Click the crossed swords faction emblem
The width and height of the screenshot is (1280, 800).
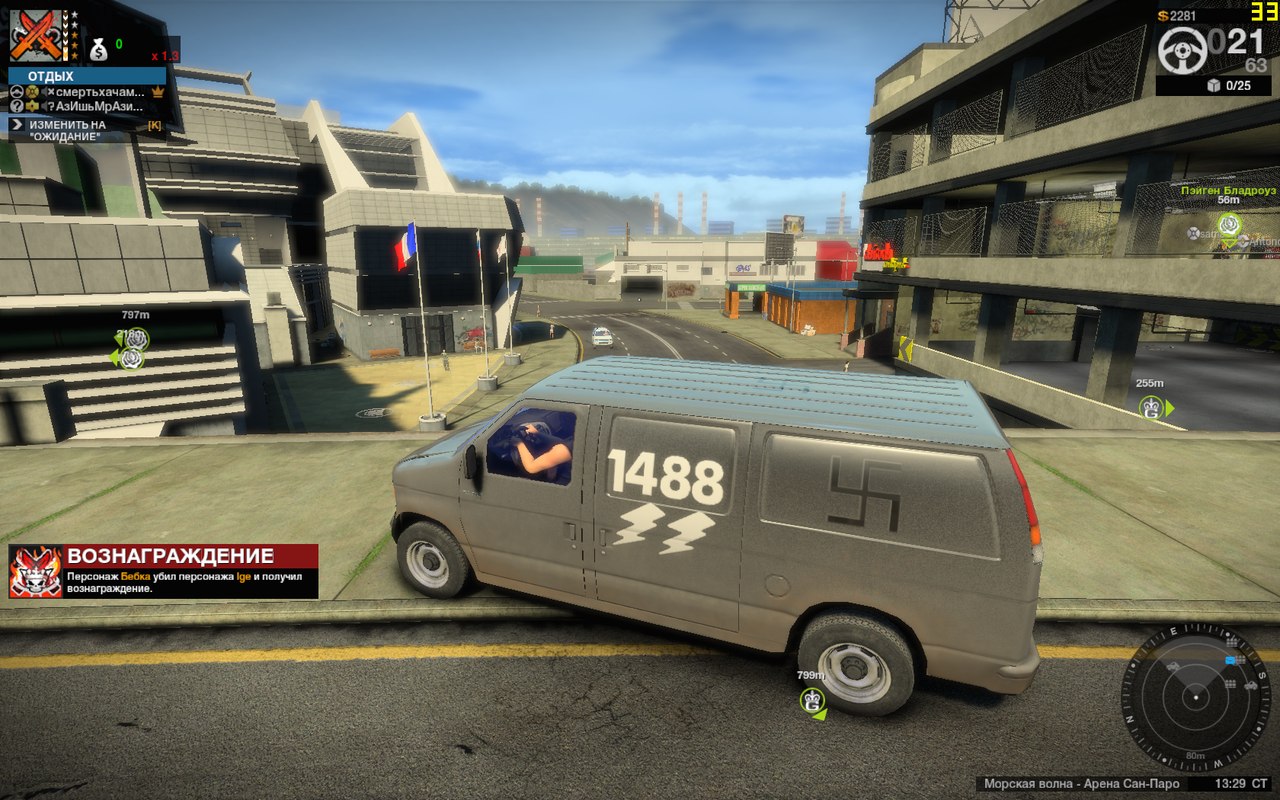(36, 35)
